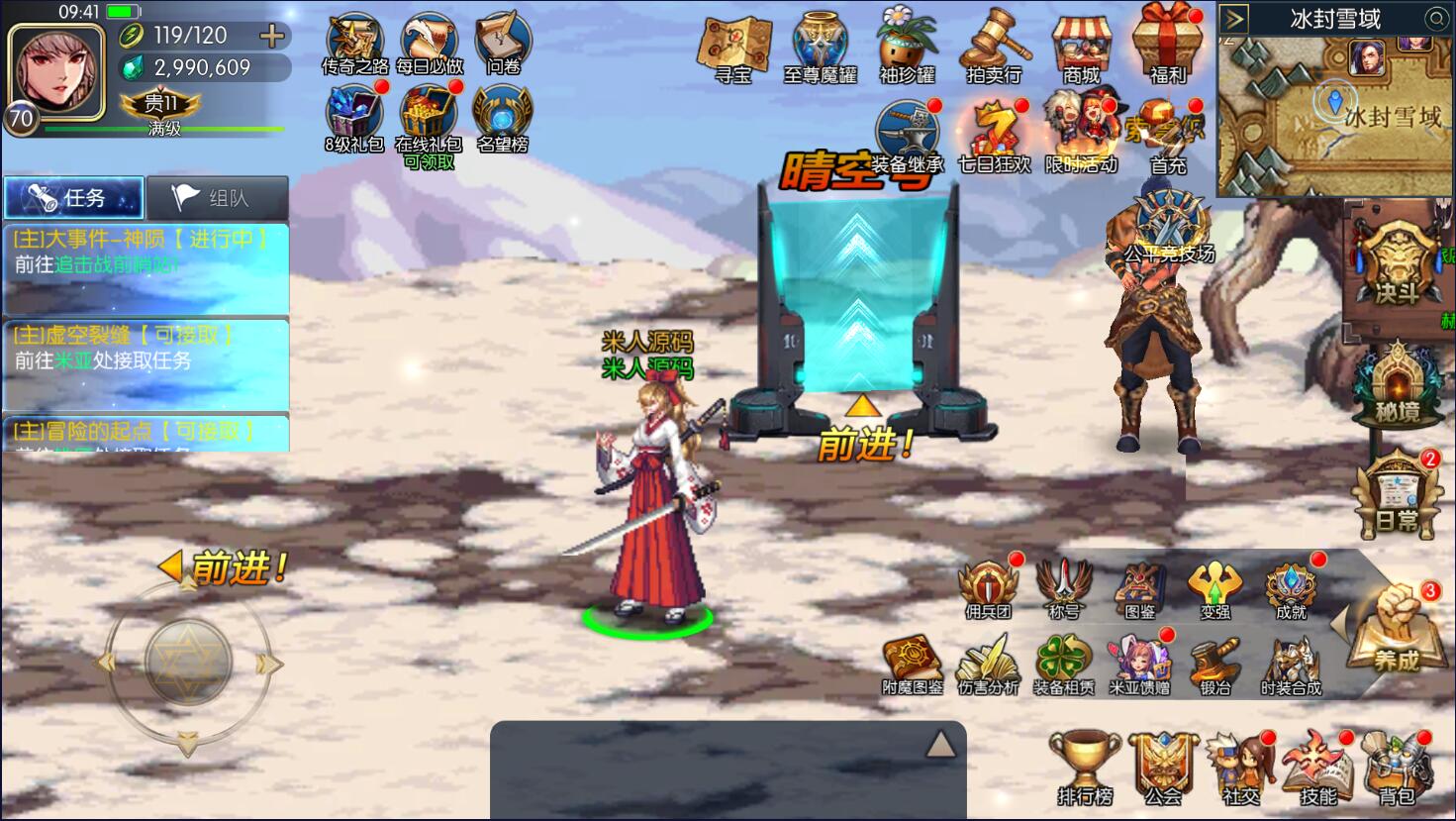Open the 拍卖行 auction house
The width and height of the screenshot is (1456, 821).
[994, 47]
